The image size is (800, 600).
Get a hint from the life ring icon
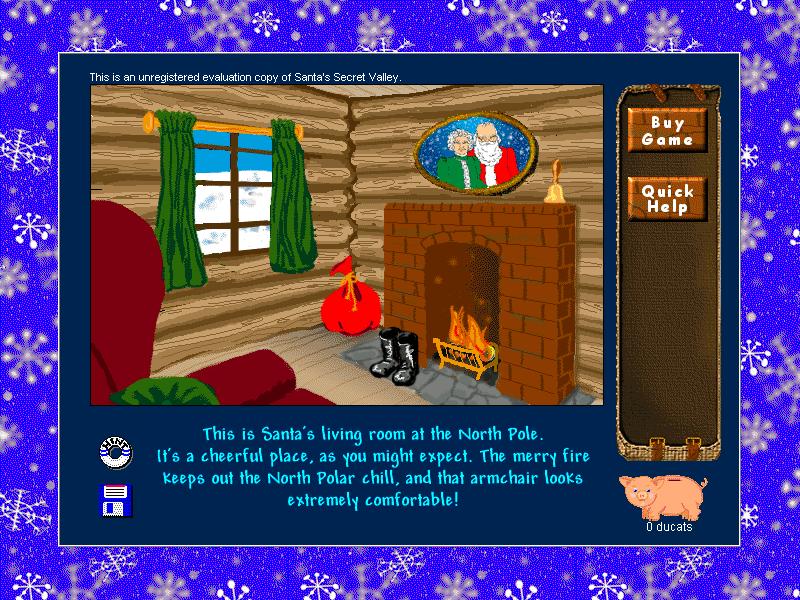tap(116, 453)
